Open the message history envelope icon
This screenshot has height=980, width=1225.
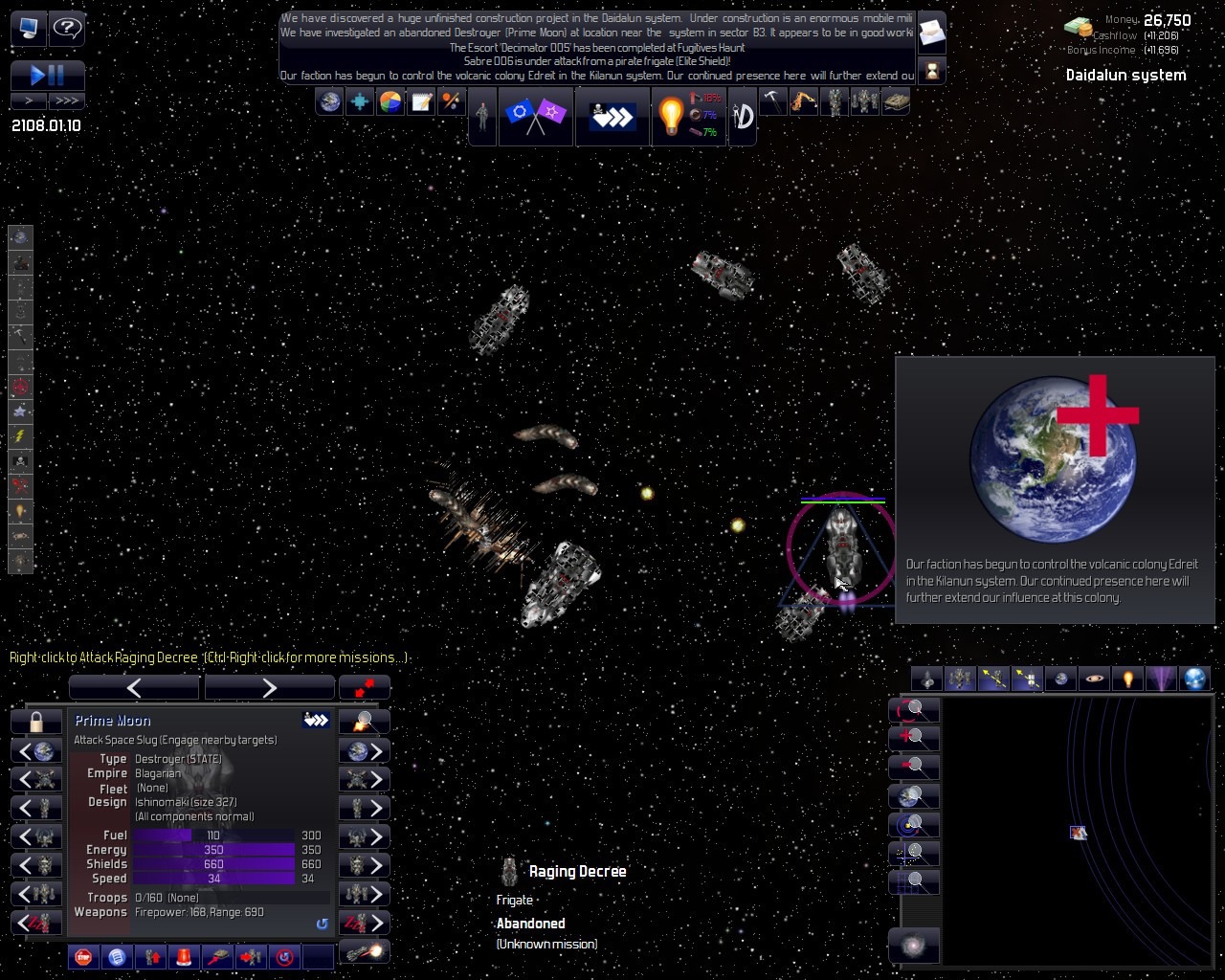click(x=931, y=34)
